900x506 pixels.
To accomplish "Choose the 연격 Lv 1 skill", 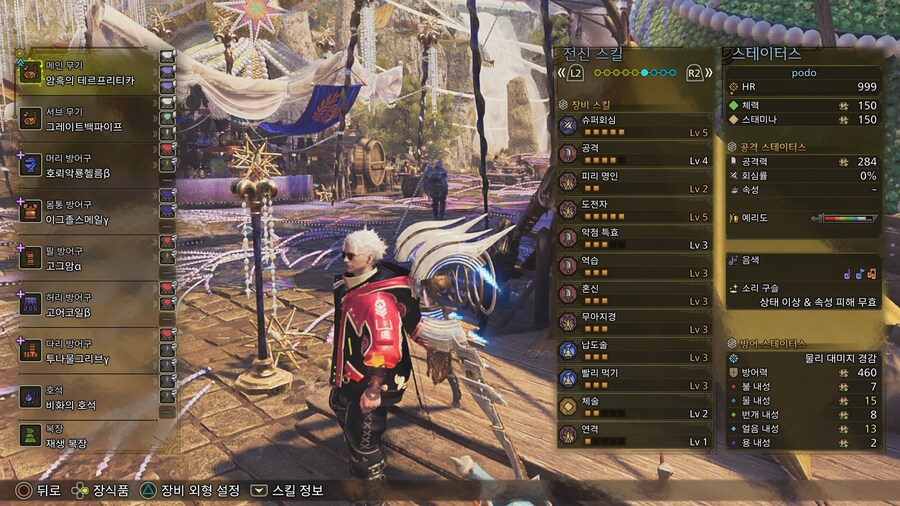I will pyautogui.click(x=635, y=435).
